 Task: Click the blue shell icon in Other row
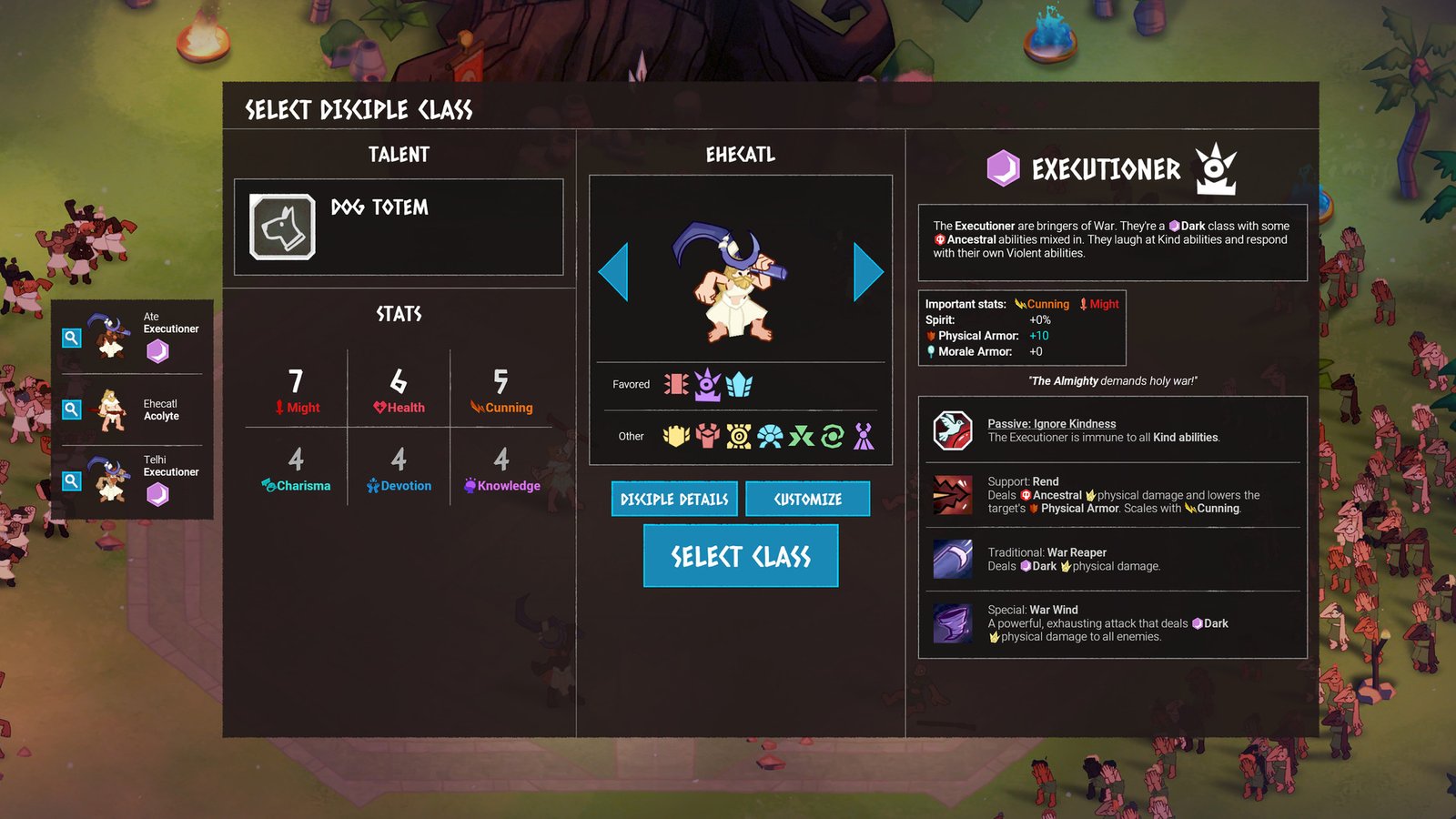771,437
